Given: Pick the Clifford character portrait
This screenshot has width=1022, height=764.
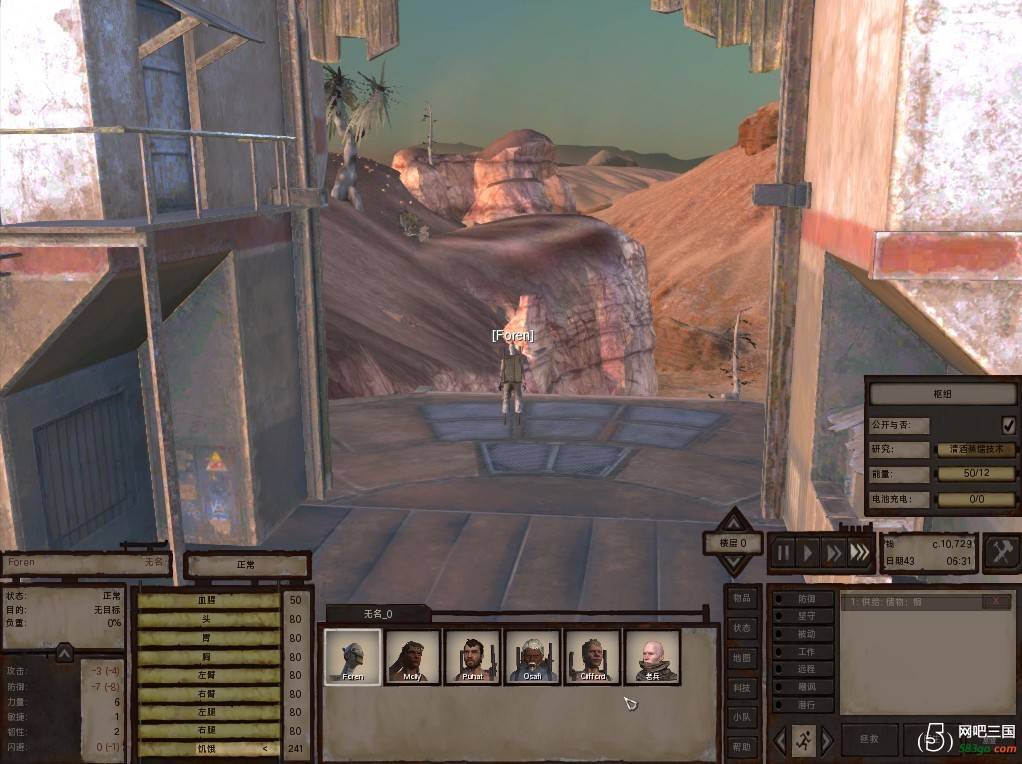Looking at the screenshot, I should click(x=592, y=657).
